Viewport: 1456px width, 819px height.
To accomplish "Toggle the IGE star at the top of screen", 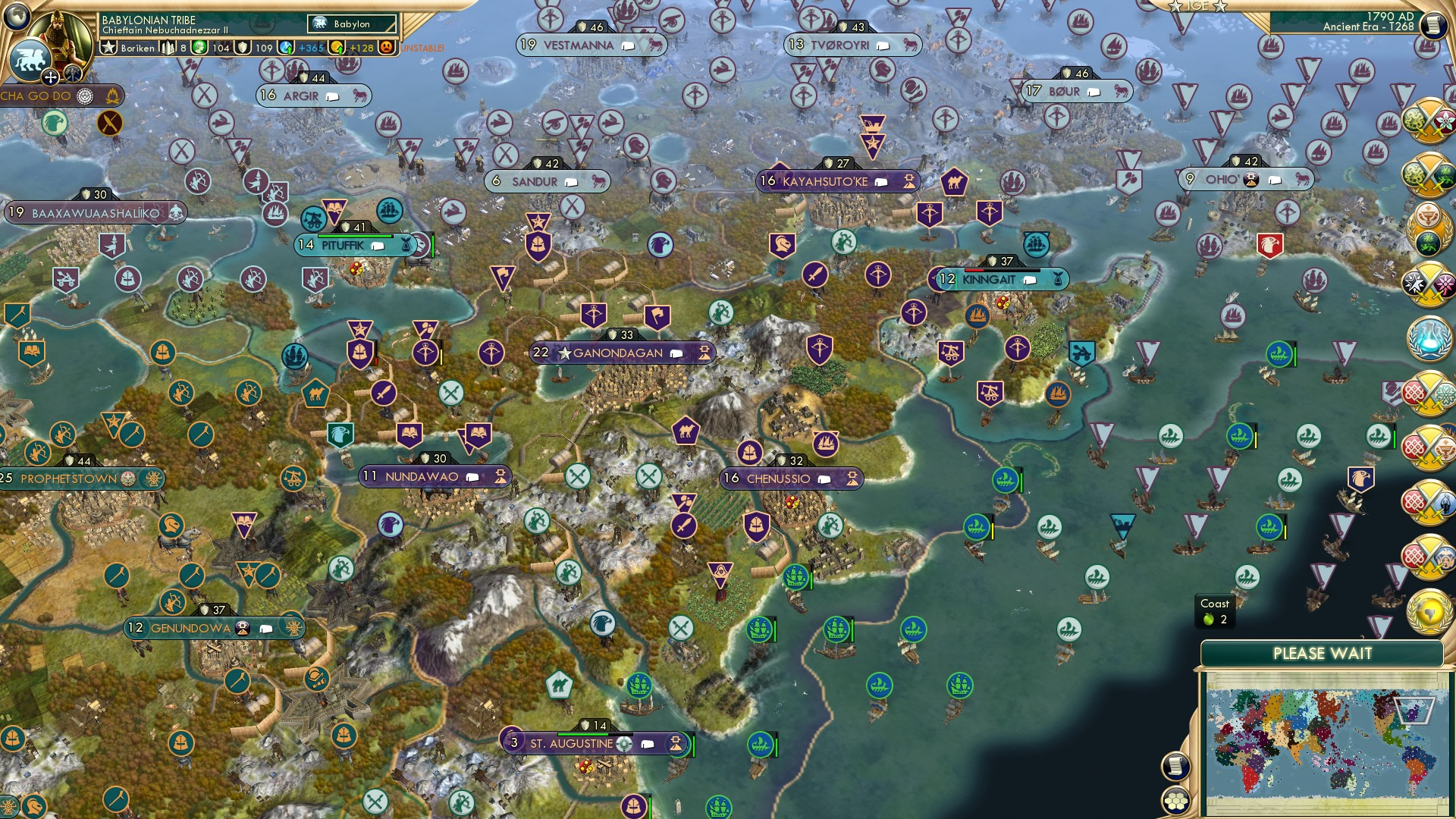I will (x=1175, y=7).
